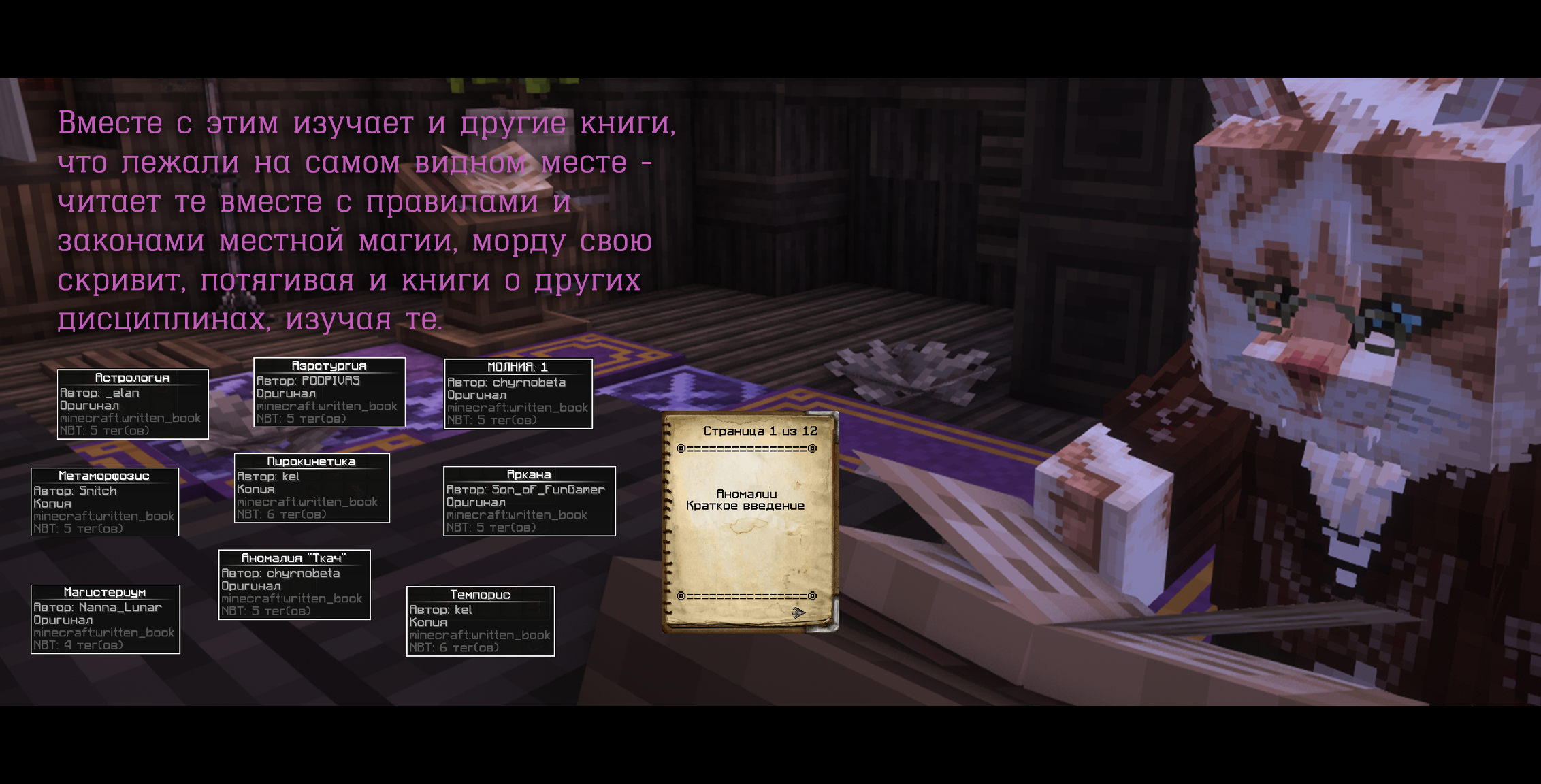
Task: Select the Темпорис book tooltip
Action: 481,621
